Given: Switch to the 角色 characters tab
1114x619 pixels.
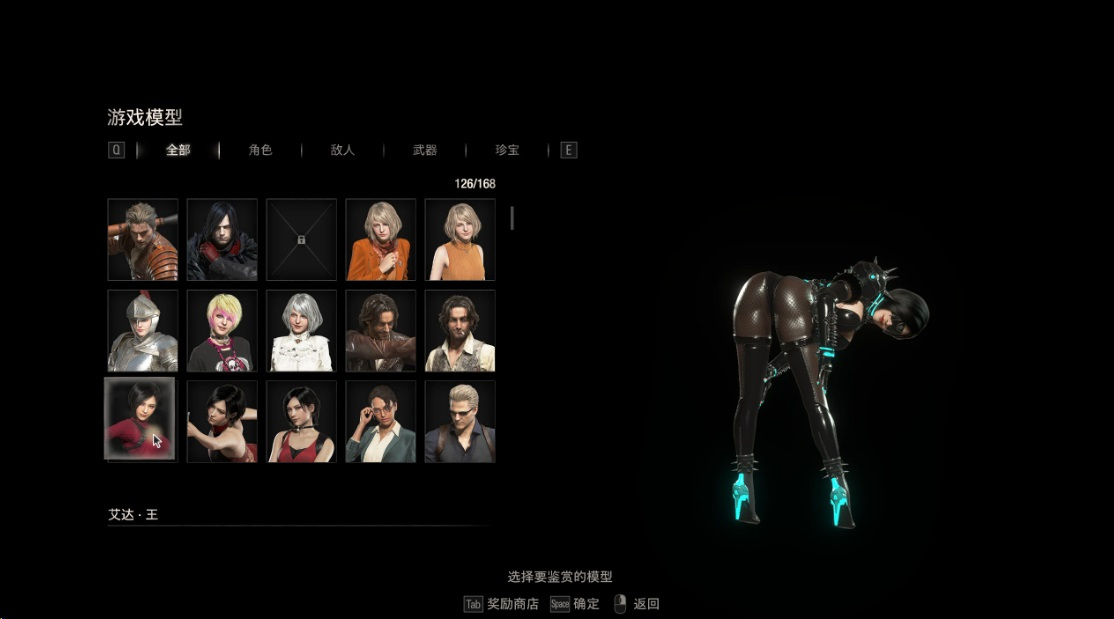Looking at the screenshot, I should [x=260, y=150].
